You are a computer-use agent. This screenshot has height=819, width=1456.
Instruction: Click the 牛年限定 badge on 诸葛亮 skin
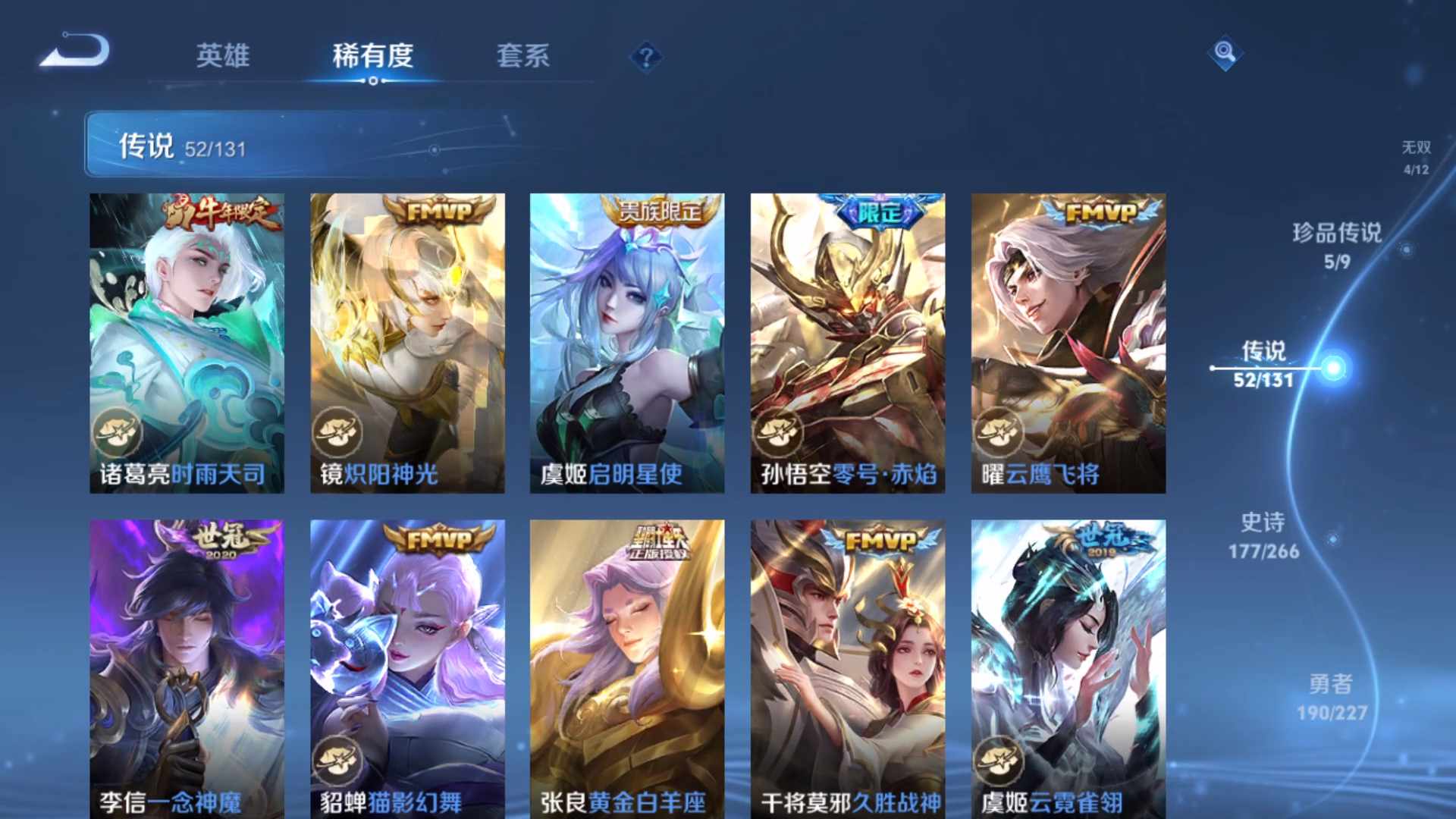(218, 212)
